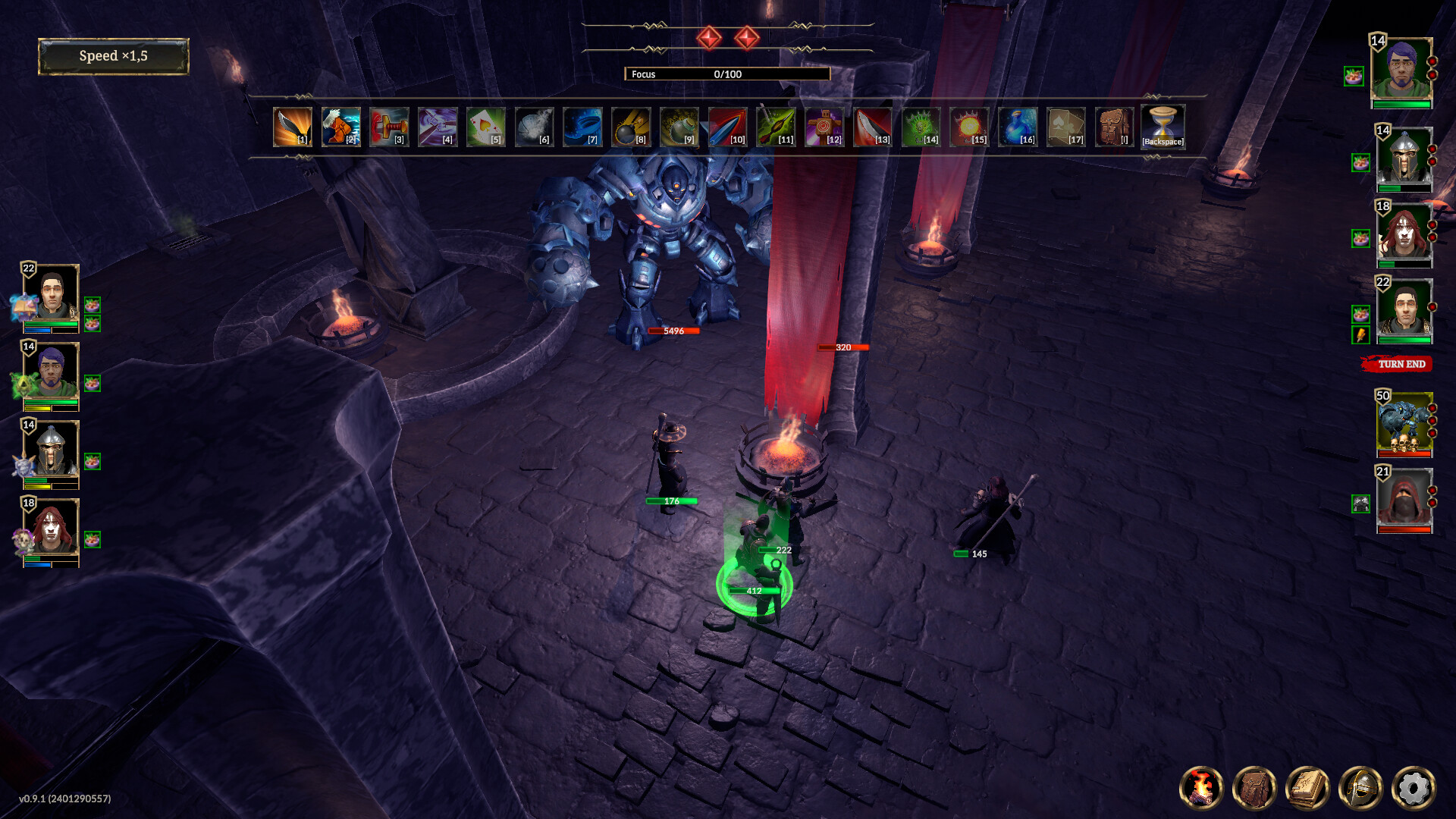
Task: Use the sword ability in slot 3
Action: click(389, 127)
